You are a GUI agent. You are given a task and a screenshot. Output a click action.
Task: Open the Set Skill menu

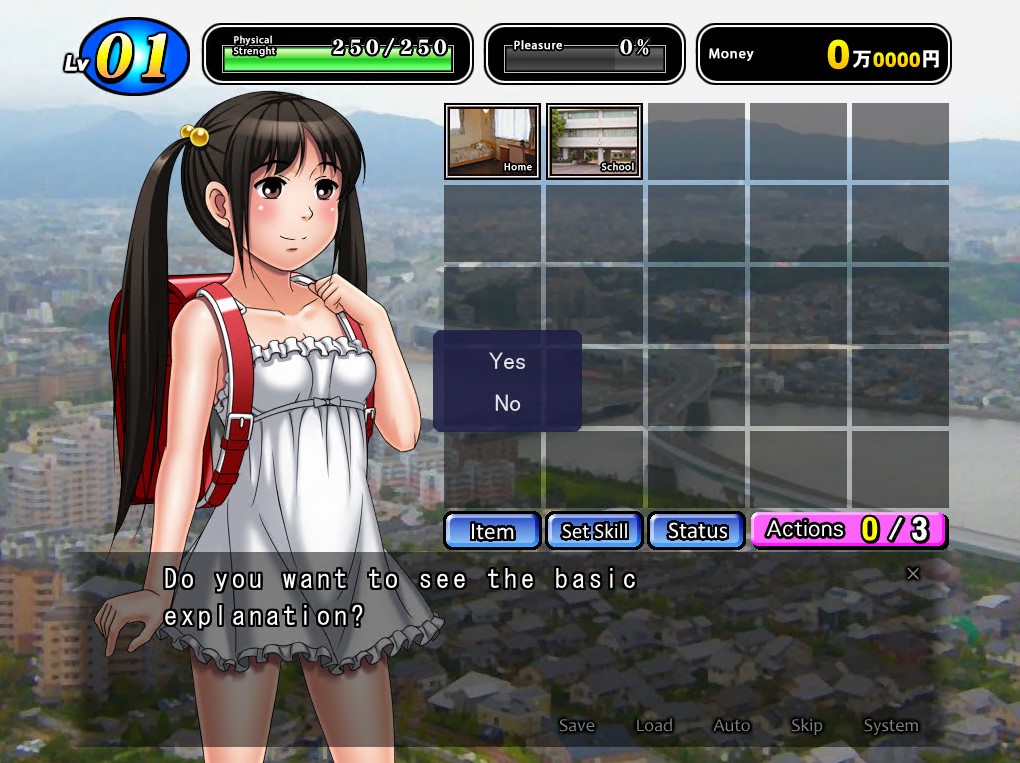click(594, 531)
